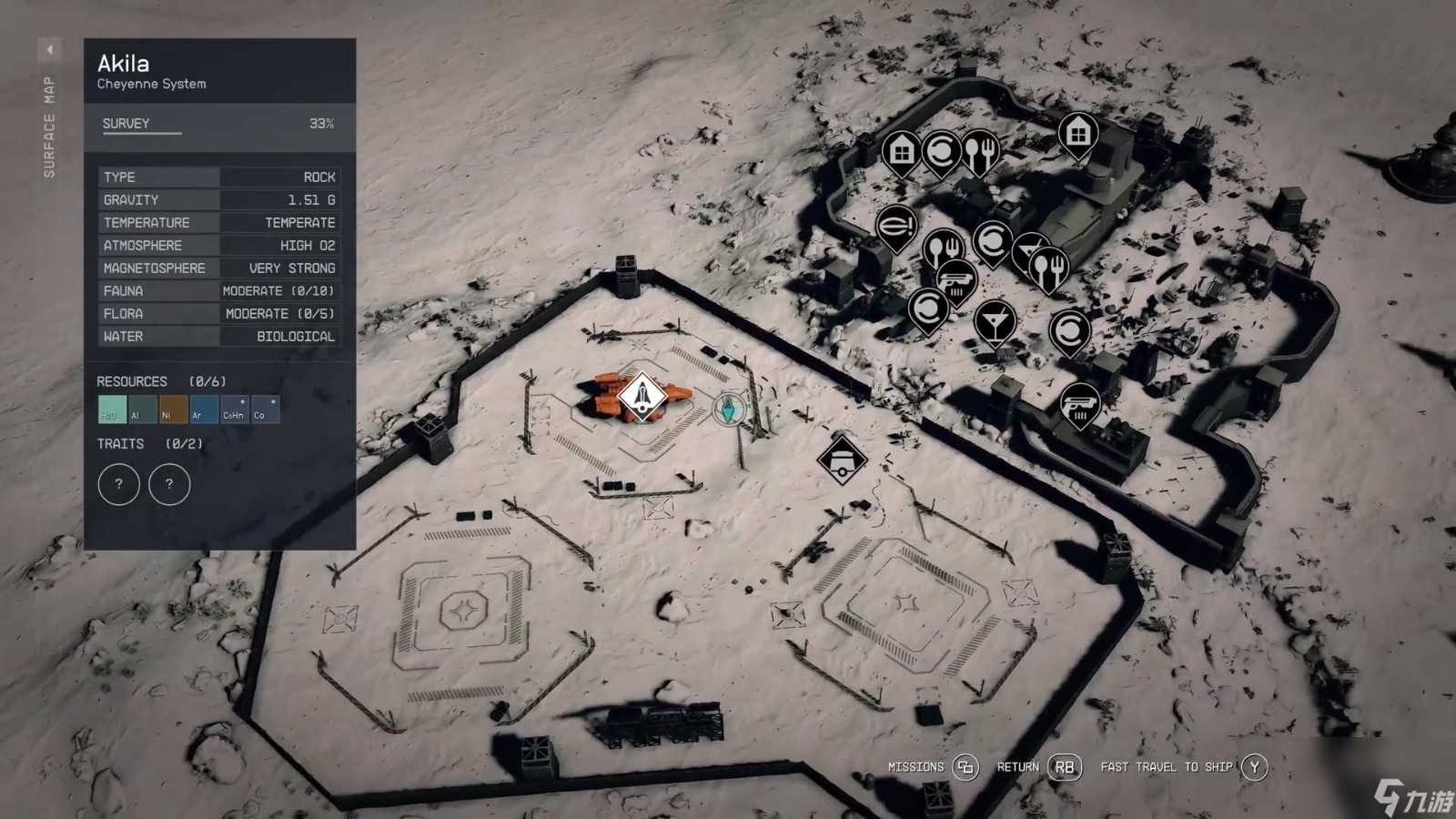Select the ship landing marker on map
This screenshot has height=819, width=1456.
(642, 397)
